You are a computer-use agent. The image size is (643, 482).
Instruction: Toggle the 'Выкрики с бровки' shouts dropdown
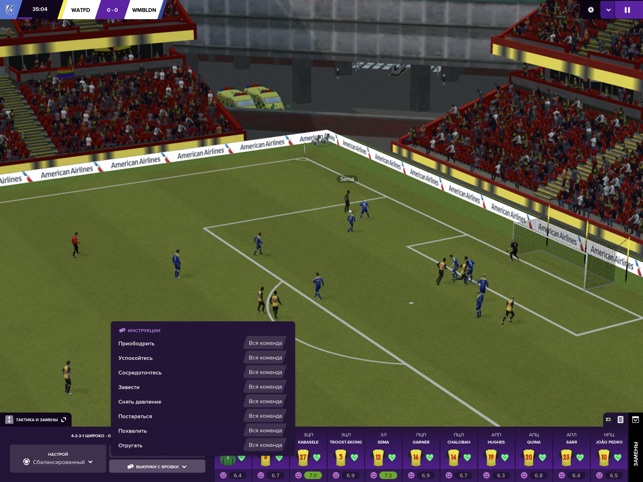(157, 466)
